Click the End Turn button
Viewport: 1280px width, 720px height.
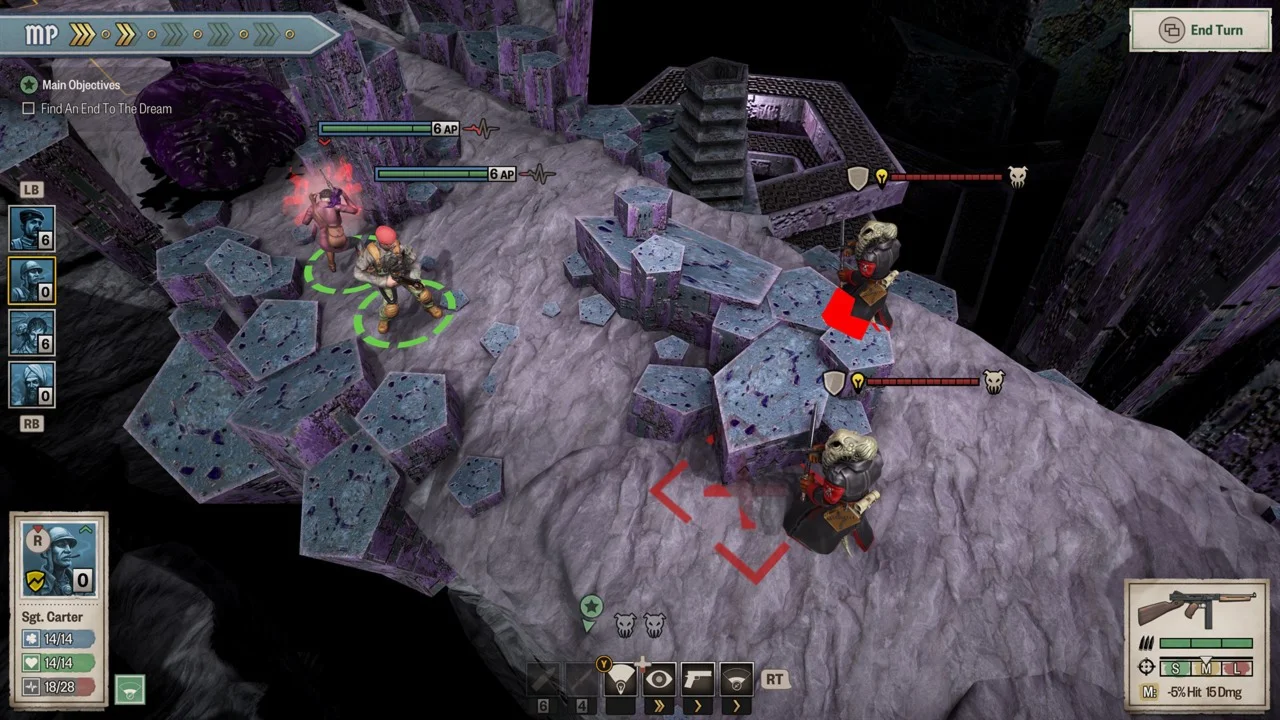(x=1200, y=31)
